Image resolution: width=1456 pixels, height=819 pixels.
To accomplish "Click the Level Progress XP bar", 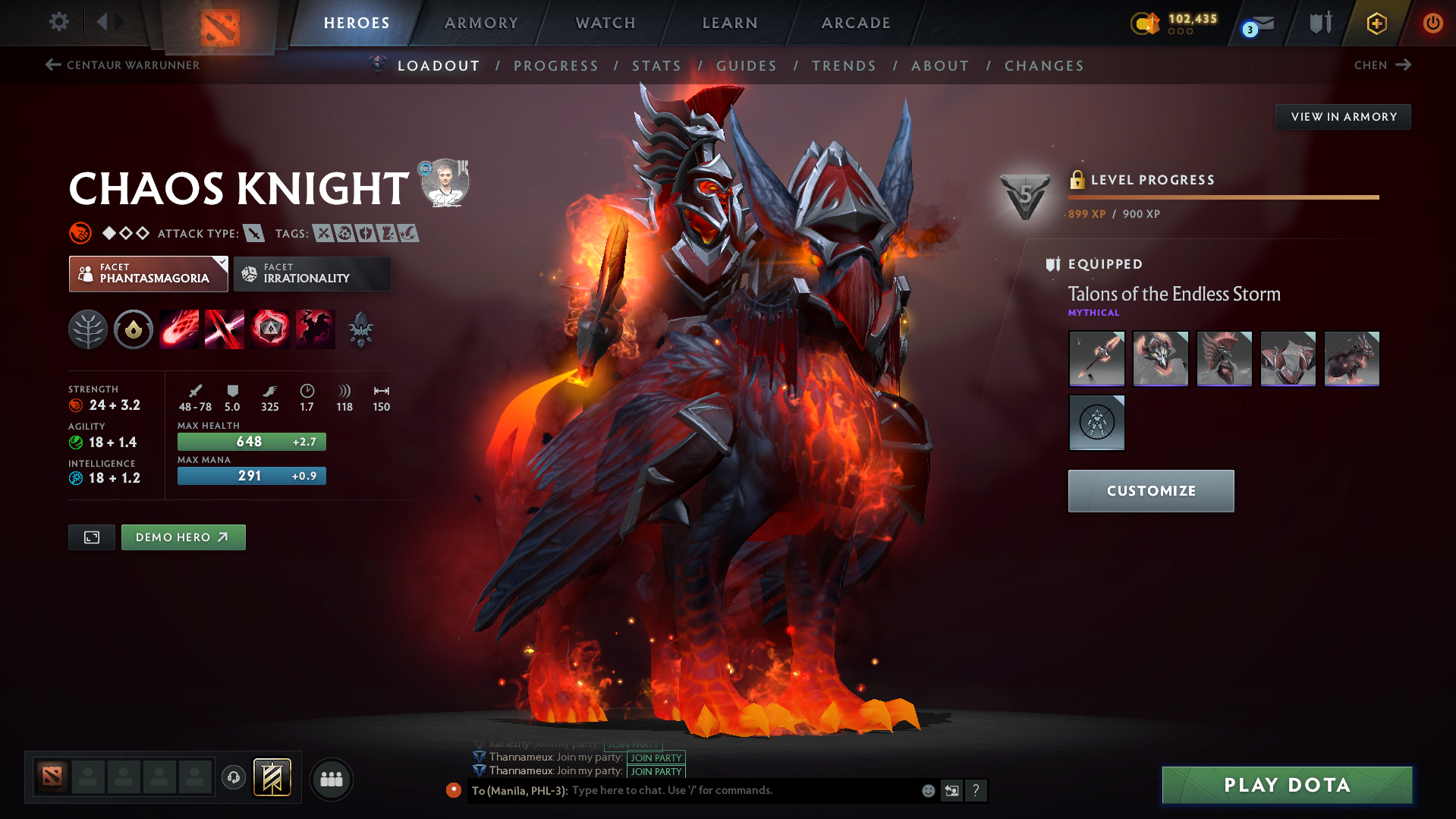I will click(1223, 197).
